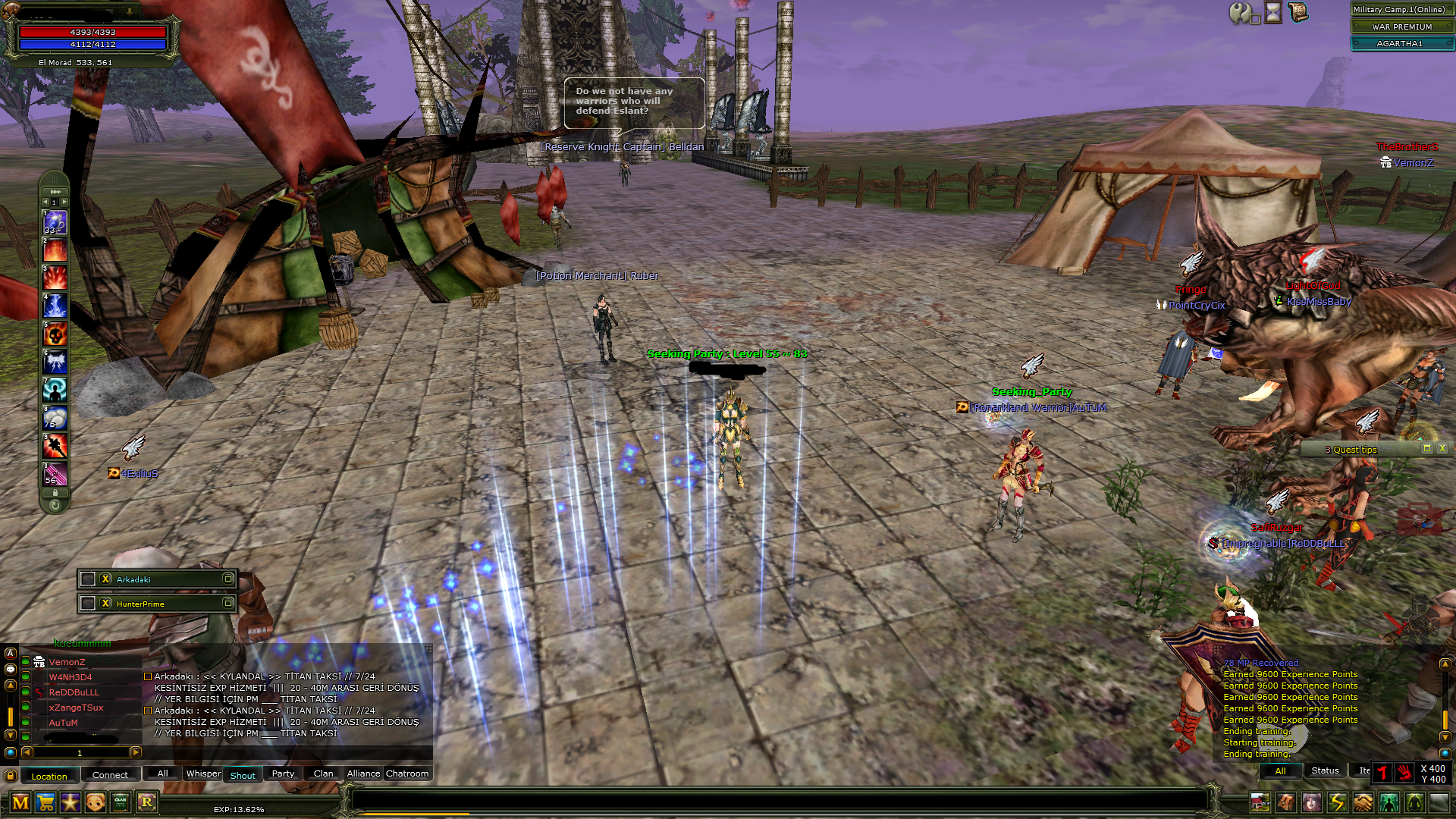The image size is (1456, 819).
Task: Collapse the Arkadaki message window
Action: click(x=229, y=579)
